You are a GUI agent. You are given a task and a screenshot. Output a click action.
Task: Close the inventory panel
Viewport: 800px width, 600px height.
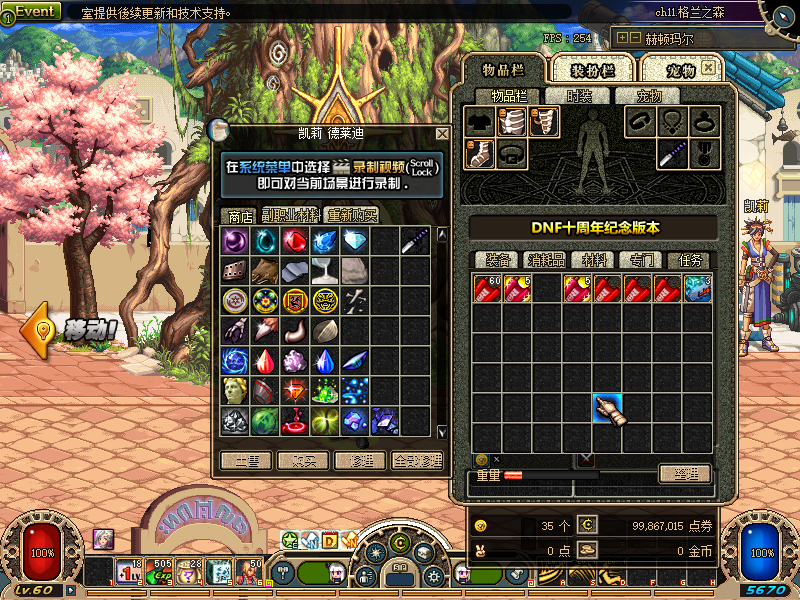click(x=708, y=68)
